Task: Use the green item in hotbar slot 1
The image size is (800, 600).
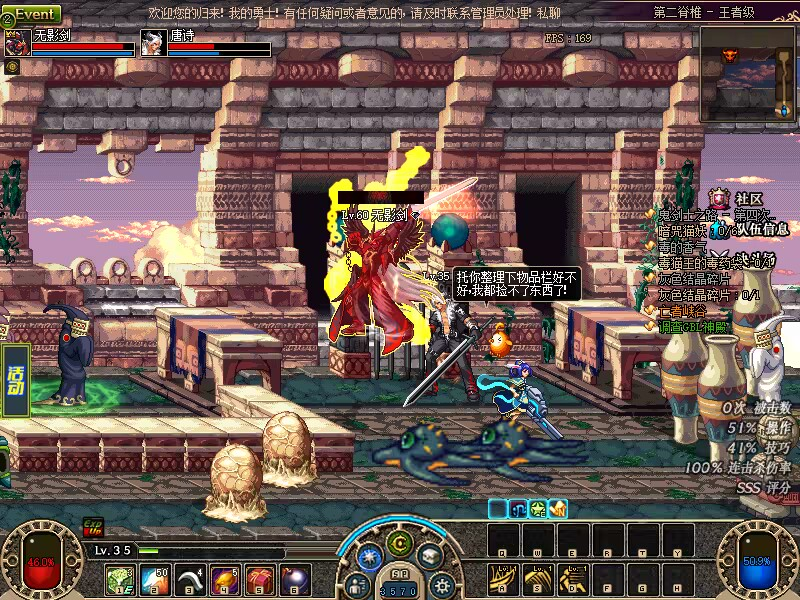Action: [x=120, y=579]
